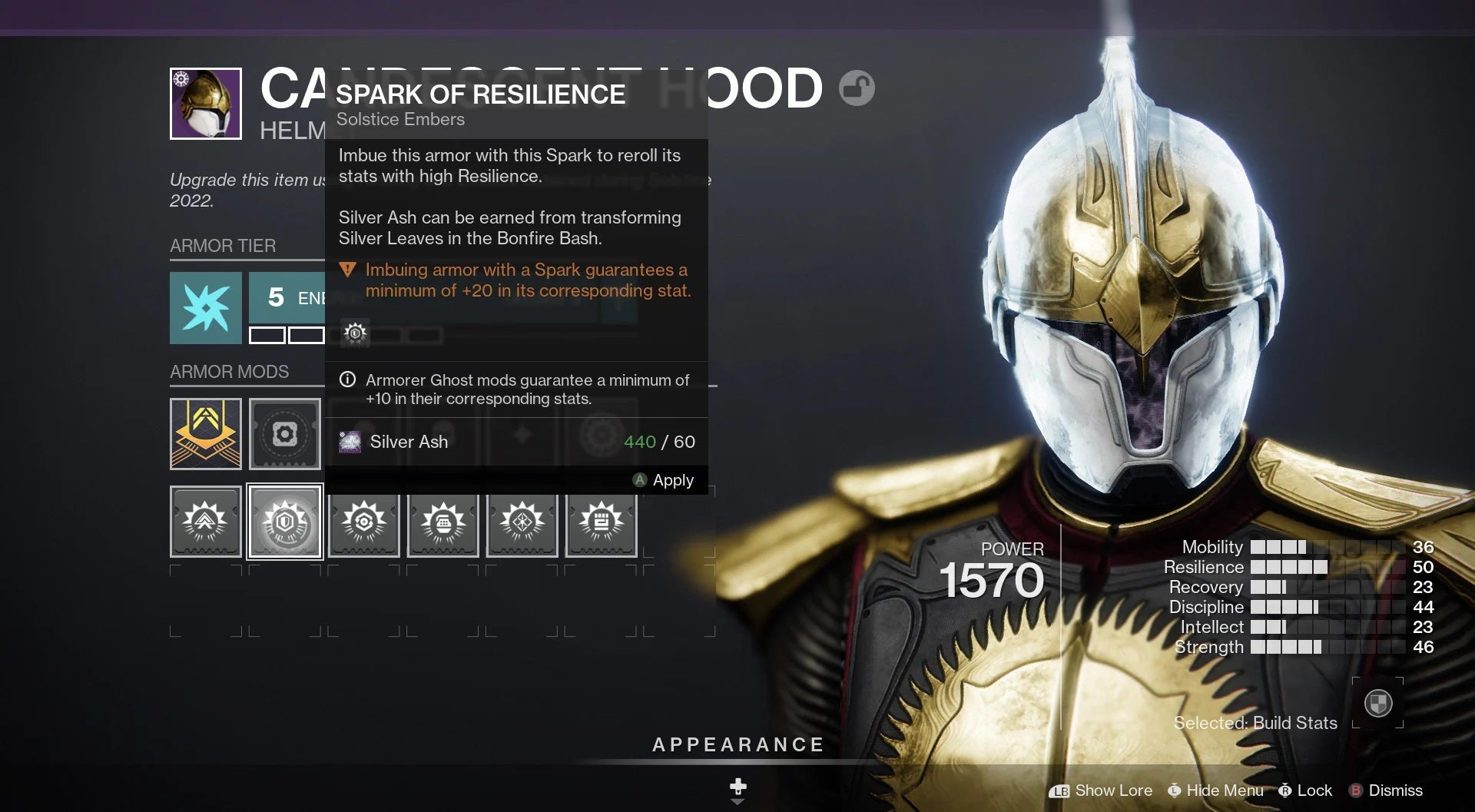Click the solar energy Armor Tier icon
Screen dimensions: 1475x812
pyautogui.click(x=206, y=307)
